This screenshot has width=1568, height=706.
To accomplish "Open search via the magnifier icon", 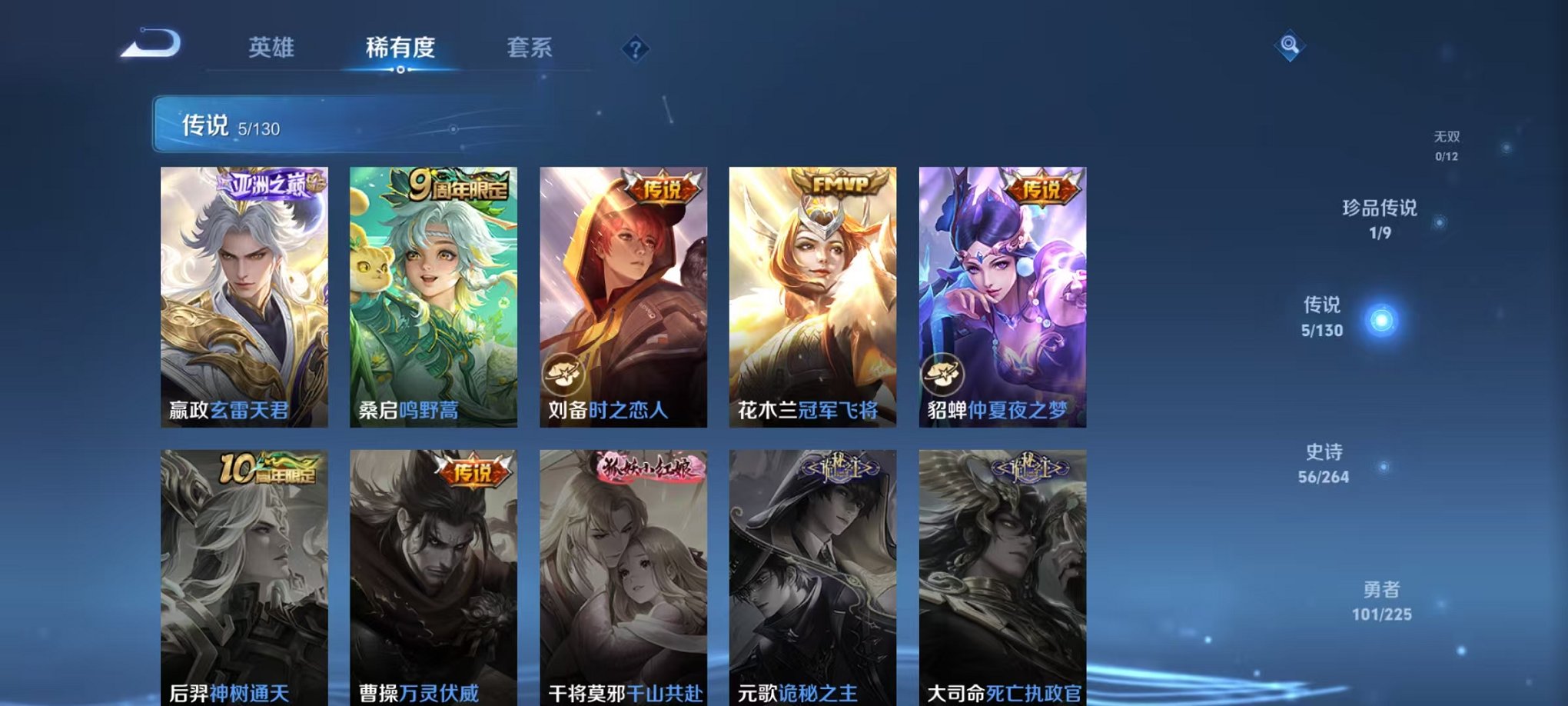I will 1290,45.
